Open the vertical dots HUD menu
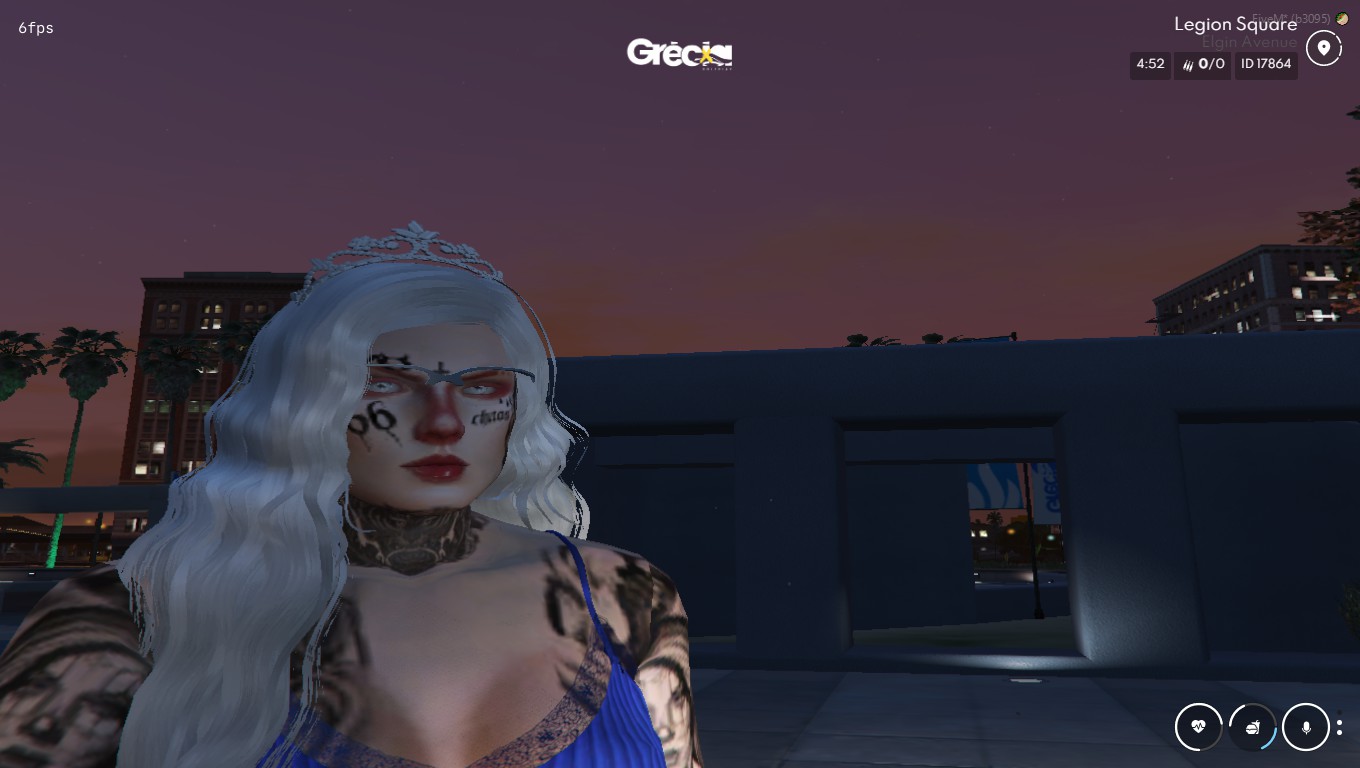Image resolution: width=1360 pixels, height=768 pixels. pyautogui.click(x=1340, y=727)
